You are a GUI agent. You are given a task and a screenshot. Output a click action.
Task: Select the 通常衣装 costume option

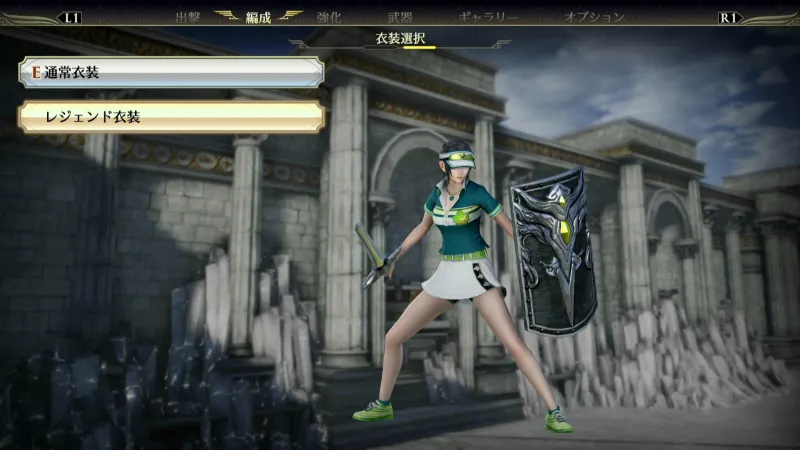pos(171,72)
